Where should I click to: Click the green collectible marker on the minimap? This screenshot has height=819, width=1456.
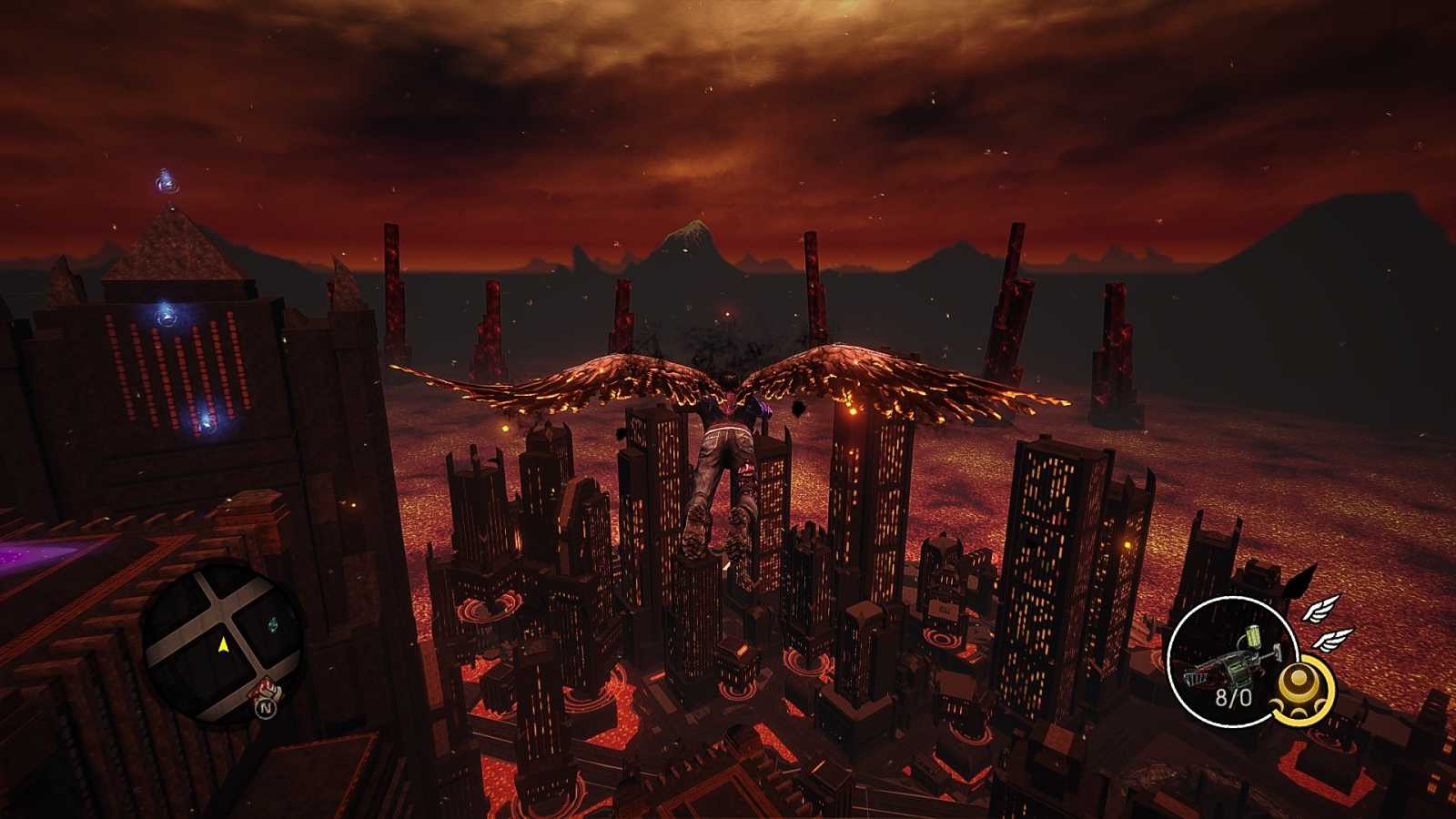[x=273, y=624]
